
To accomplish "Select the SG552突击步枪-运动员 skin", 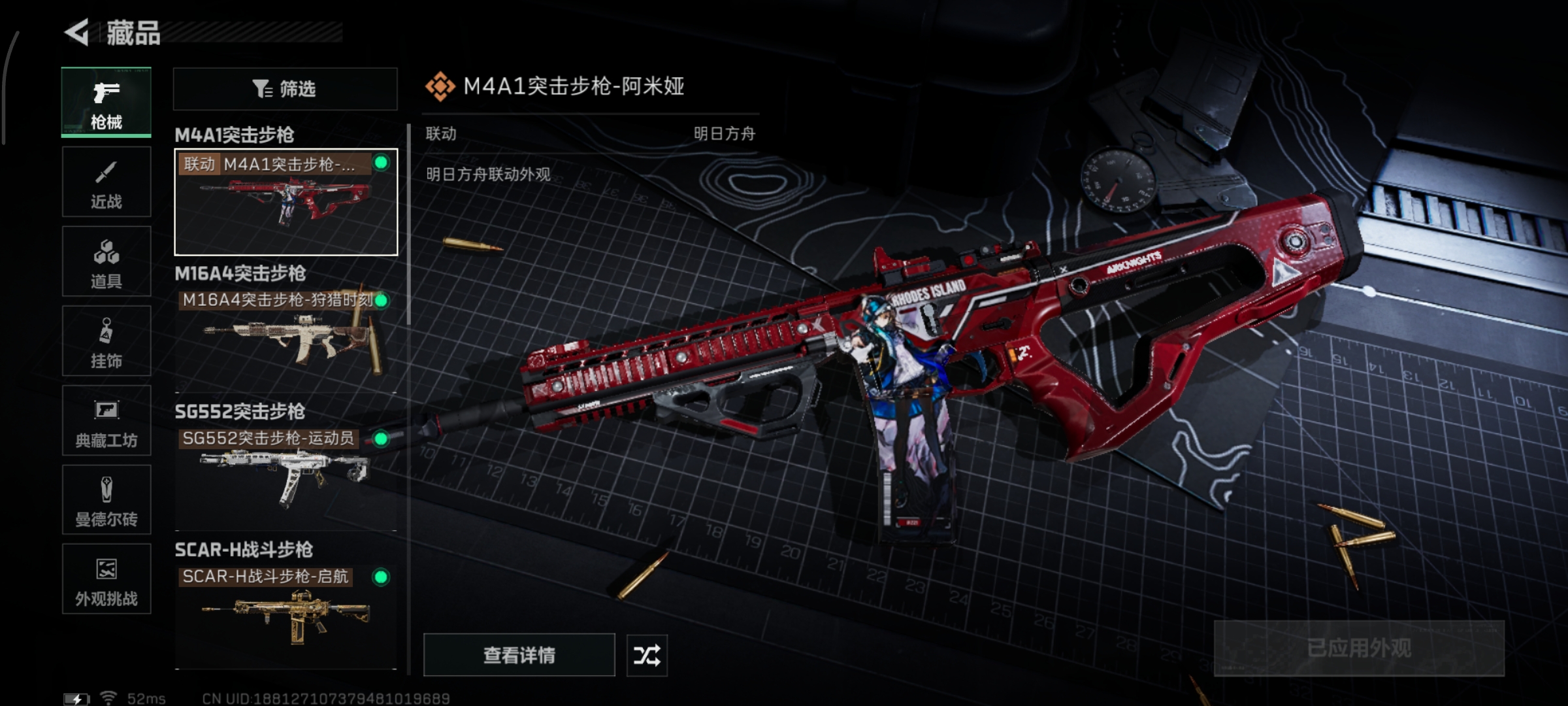I will (286, 477).
